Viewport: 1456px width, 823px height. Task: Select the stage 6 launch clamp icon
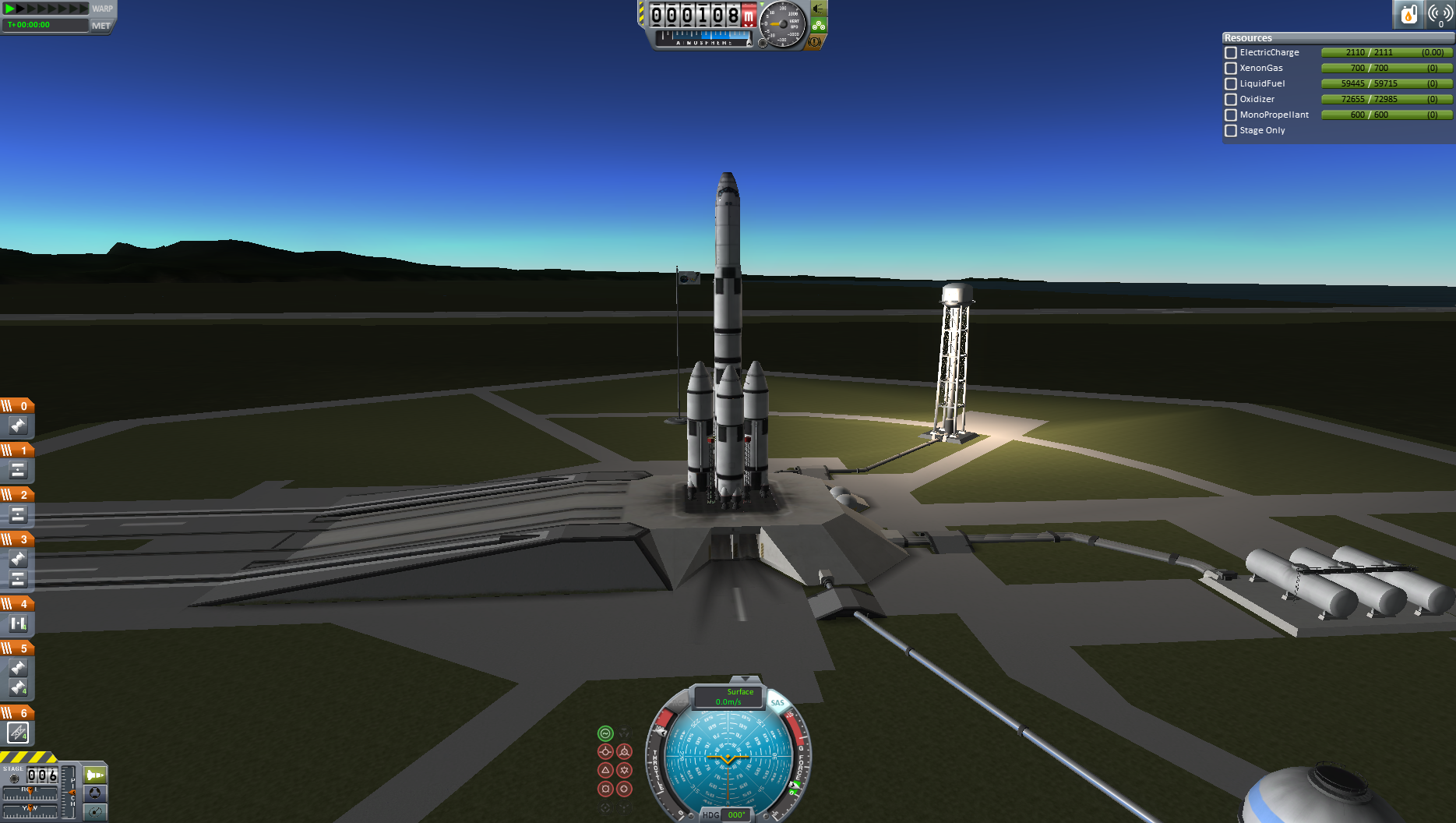pos(18,733)
